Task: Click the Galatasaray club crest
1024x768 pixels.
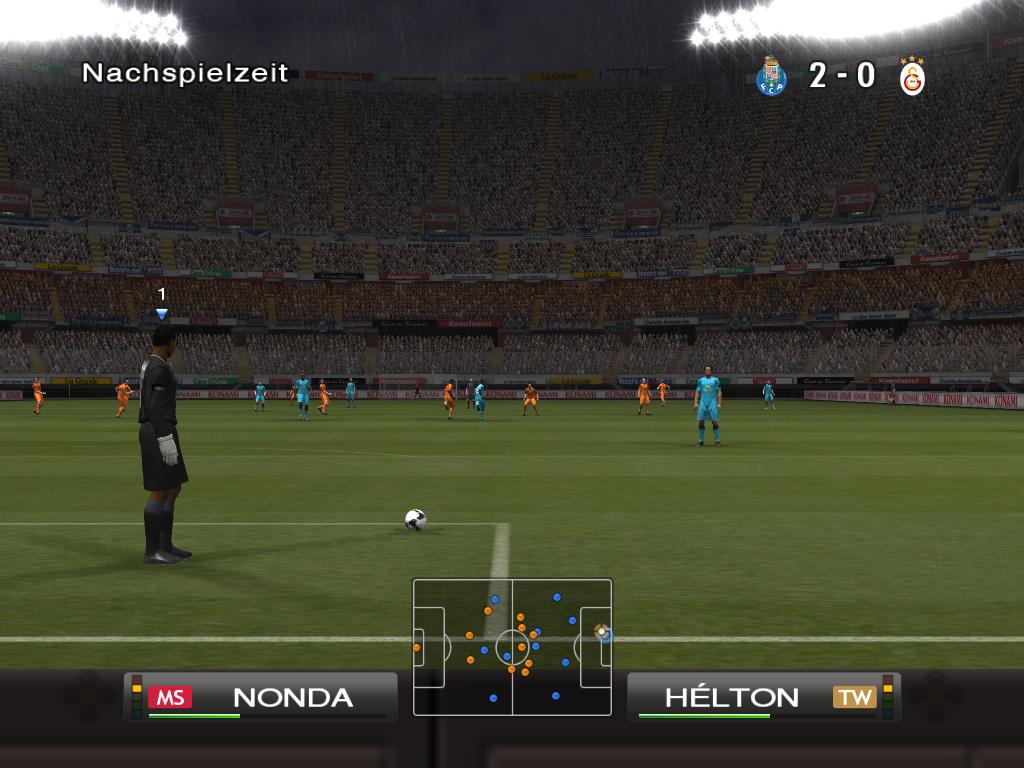Action: [x=912, y=77]
